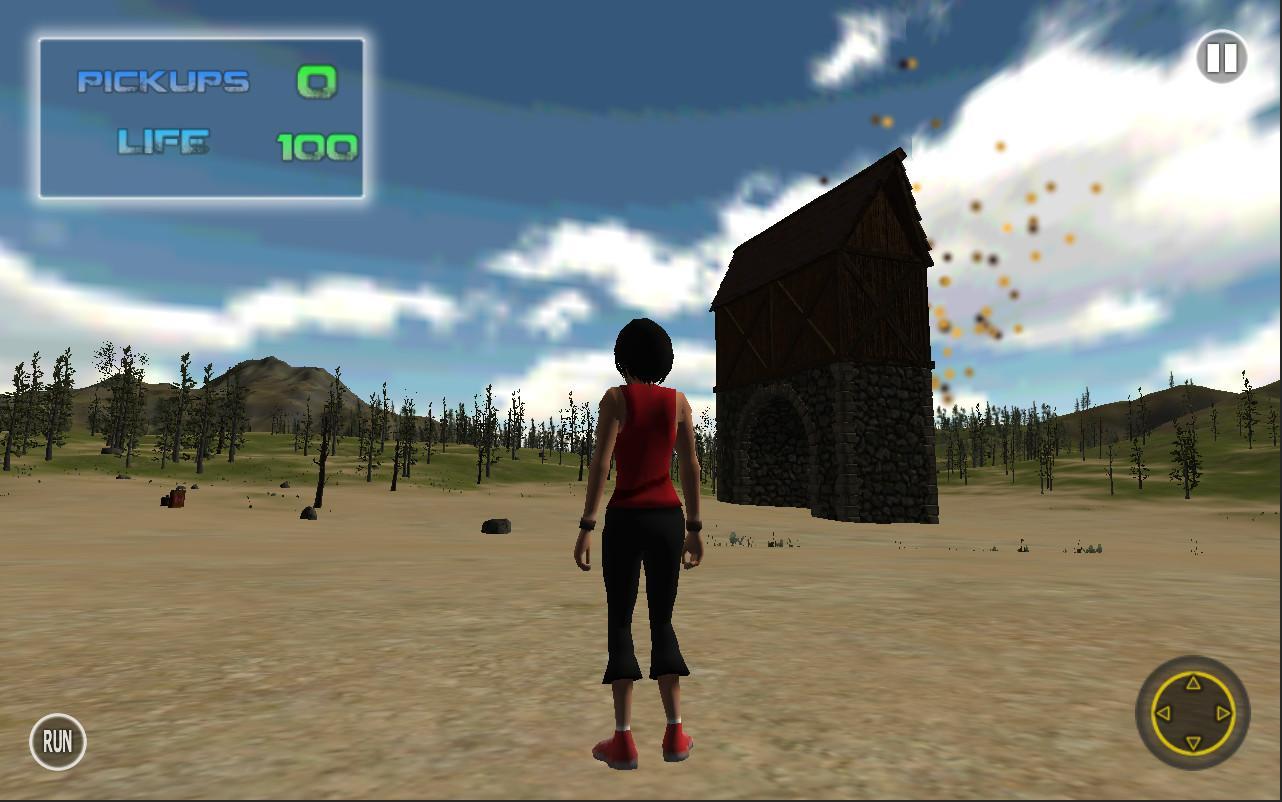Tap the red barrel on the left field
This screenshot has height=802, width=1282.
click(x=177, y=497)
